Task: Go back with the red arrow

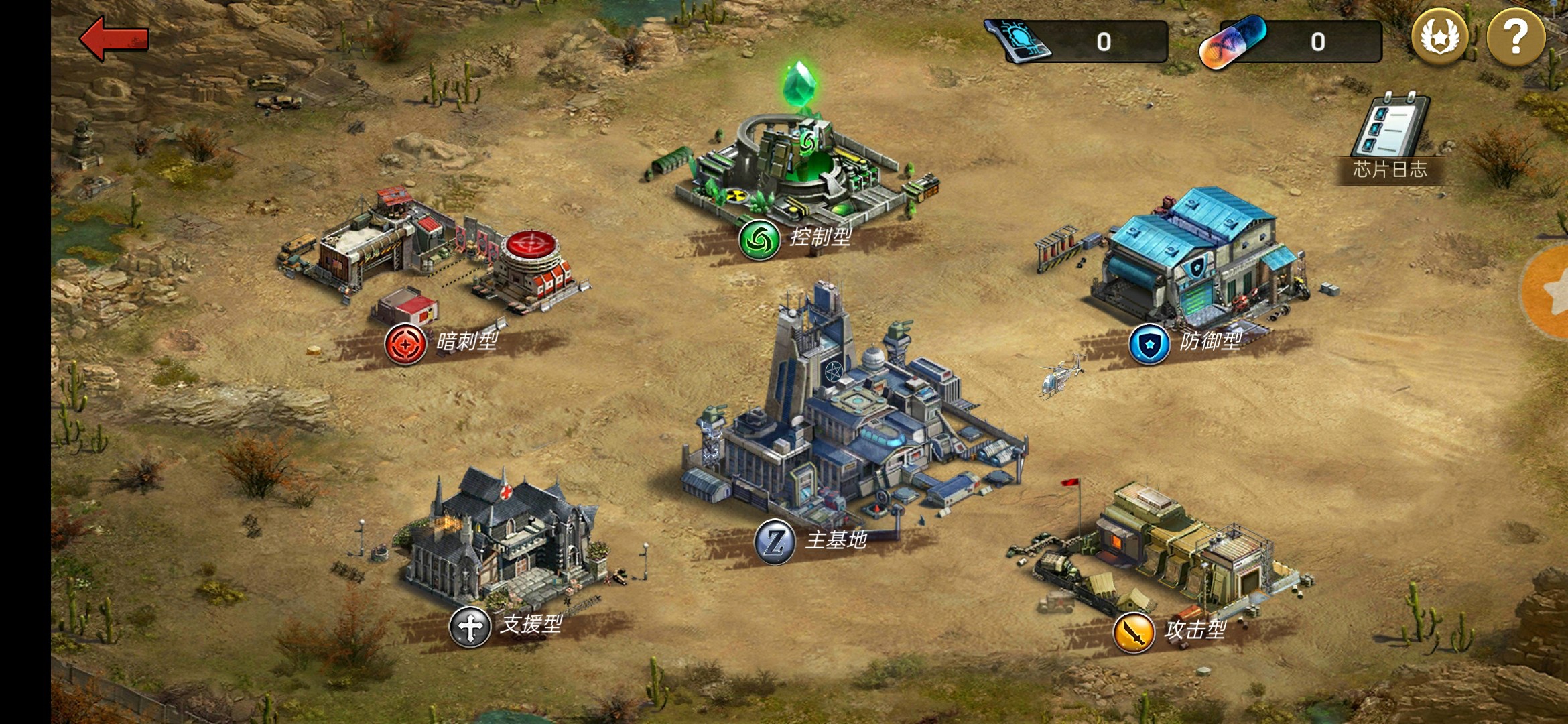Action: click(114, 38)
